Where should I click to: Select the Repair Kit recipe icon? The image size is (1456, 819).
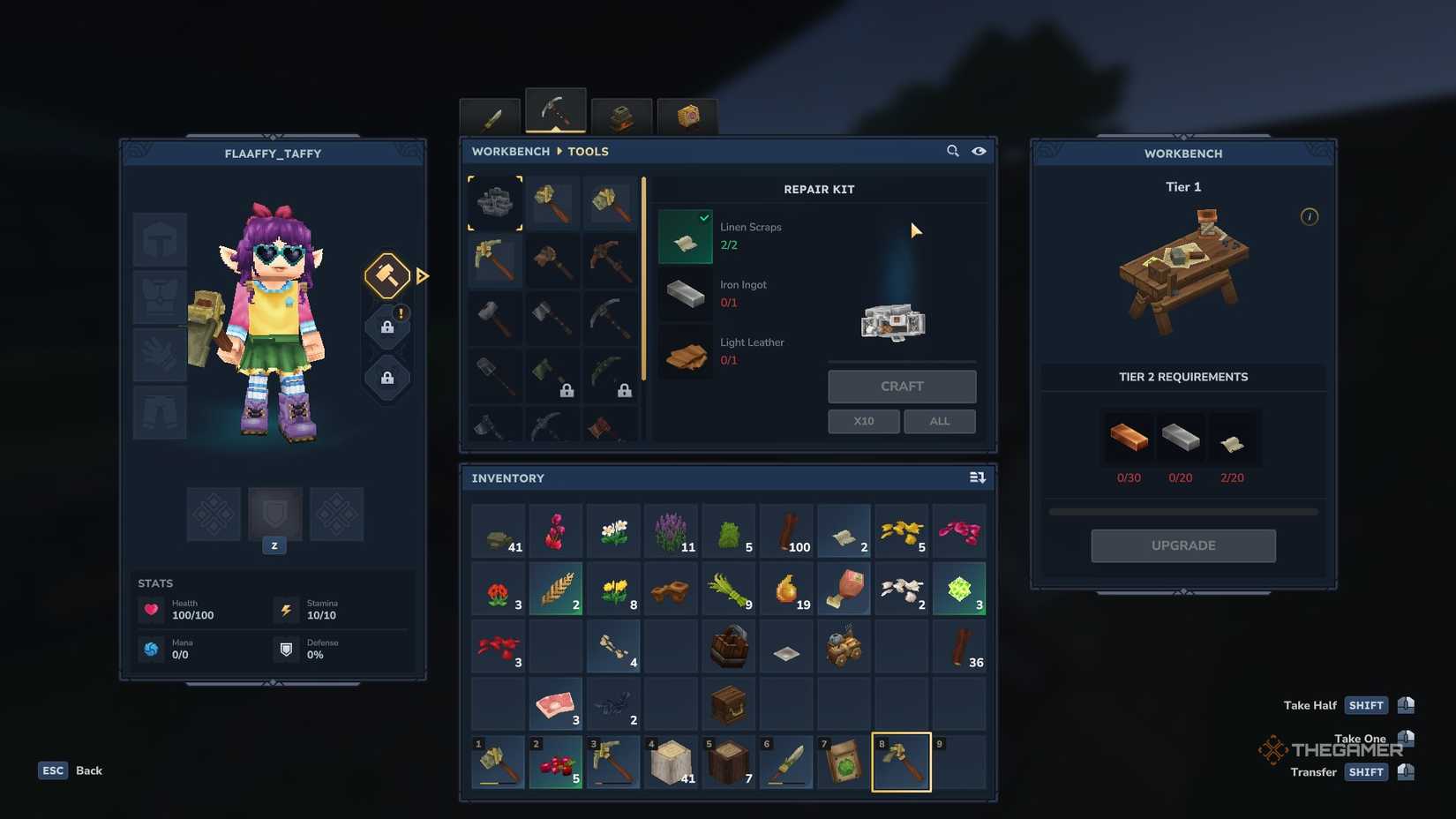tap(494, 202)
